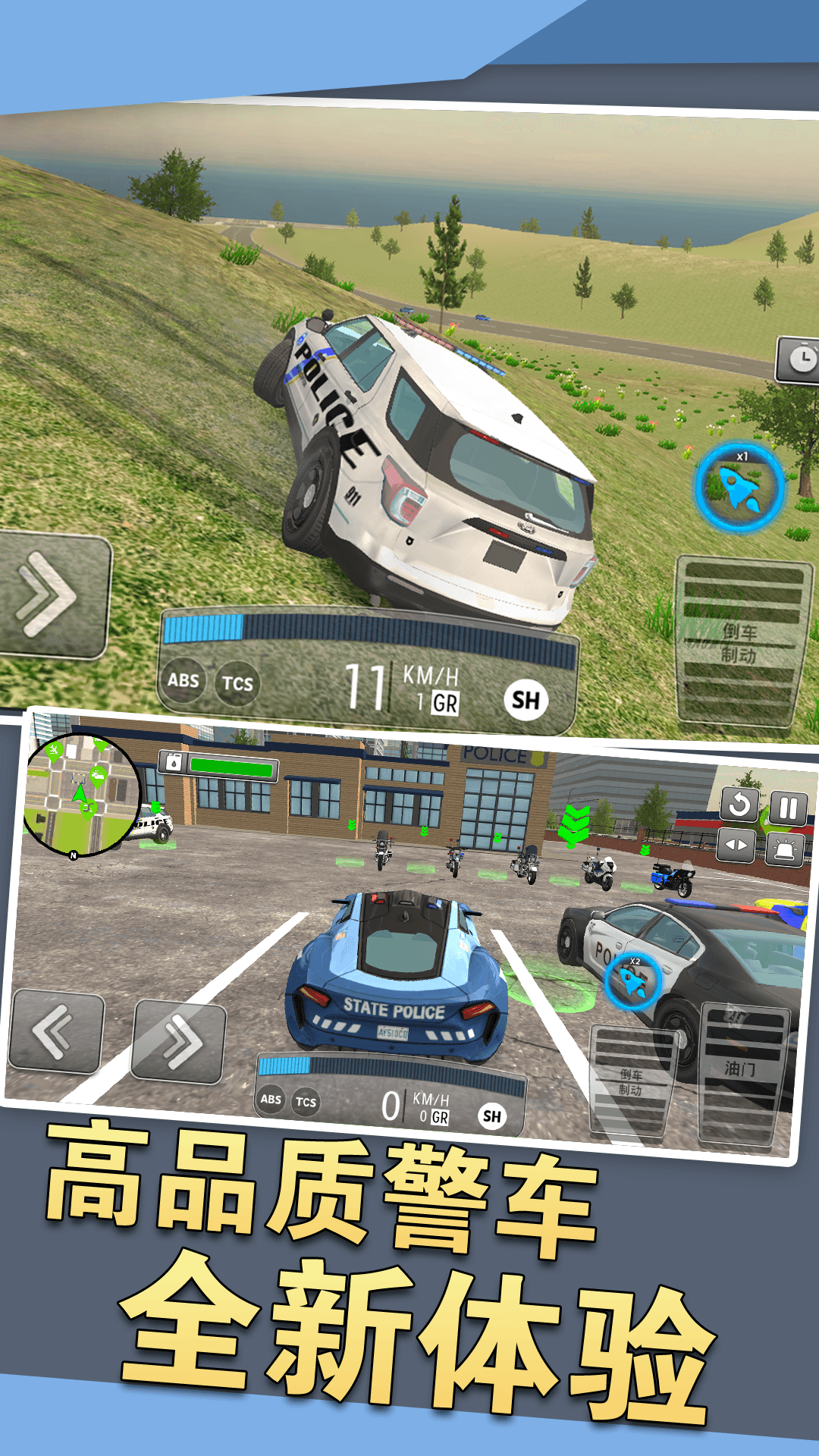
Task: Open the circular city minimap
Action: pyautogui.click(x=81, y=794)
